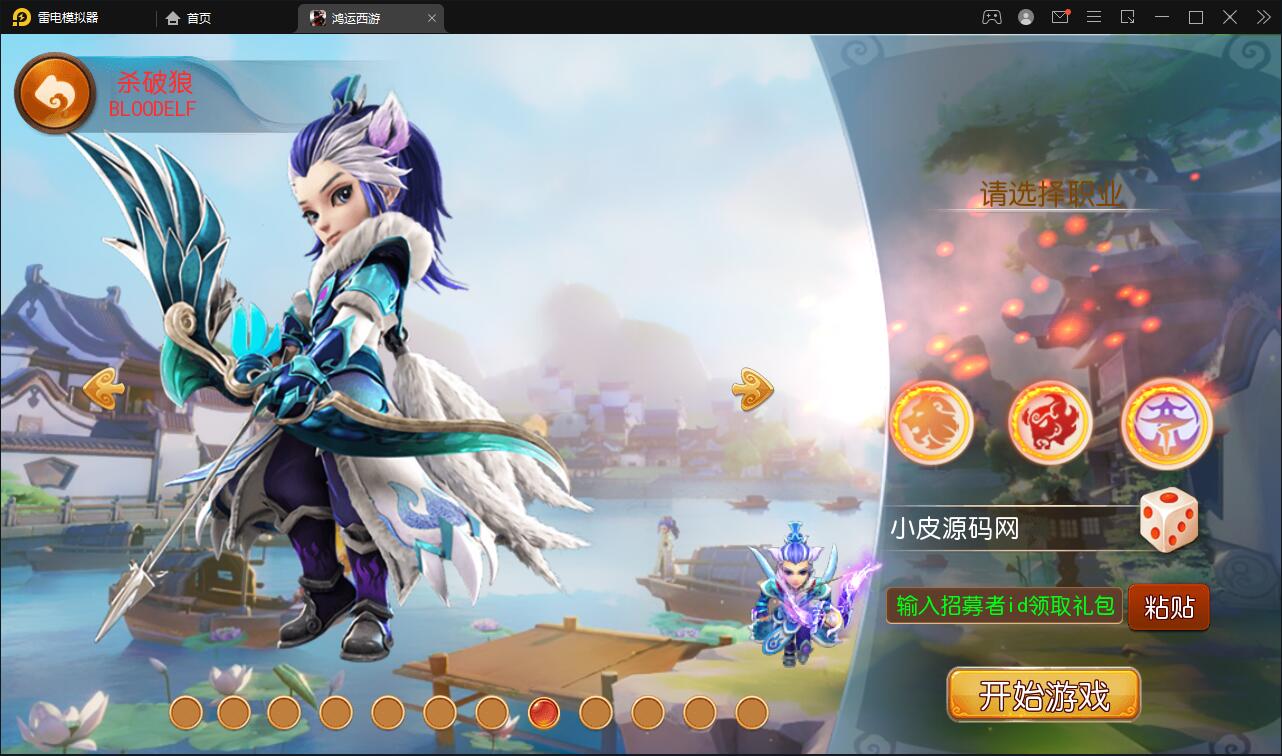
Task: Click the dice icon to randomize character name
Action: coord(1169,519)
